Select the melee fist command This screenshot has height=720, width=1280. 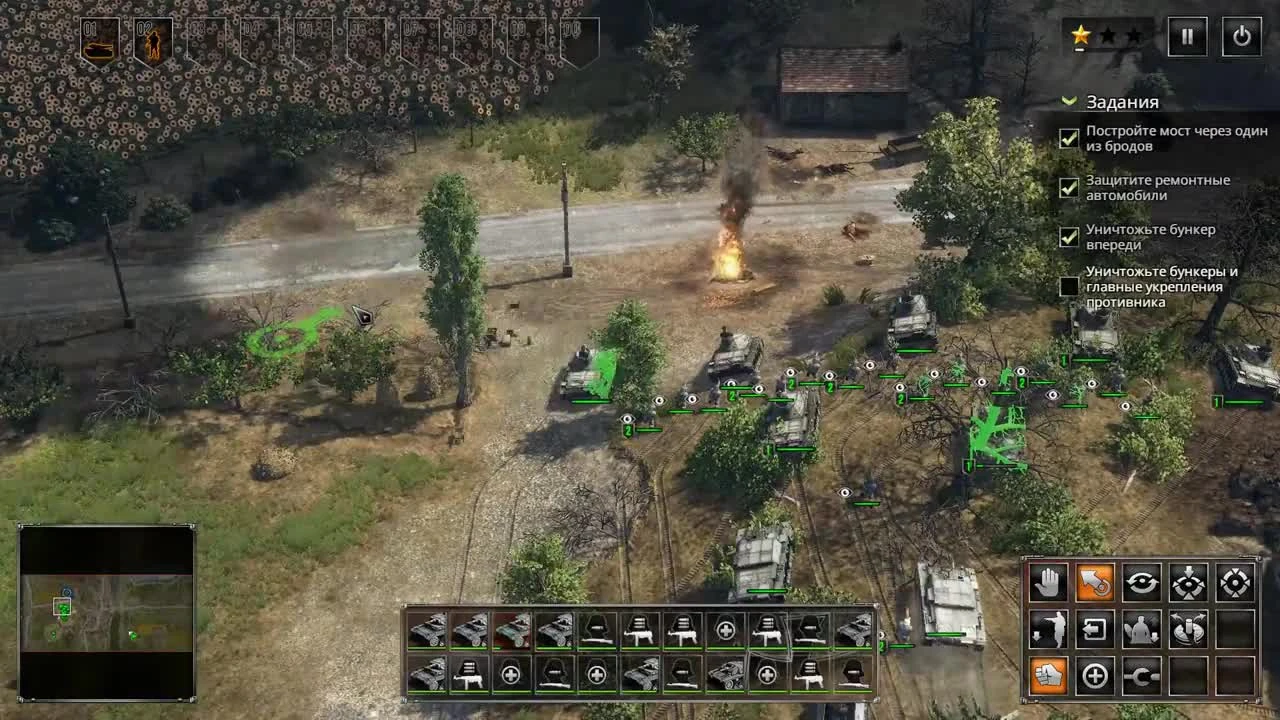[x=1049, y=676]
